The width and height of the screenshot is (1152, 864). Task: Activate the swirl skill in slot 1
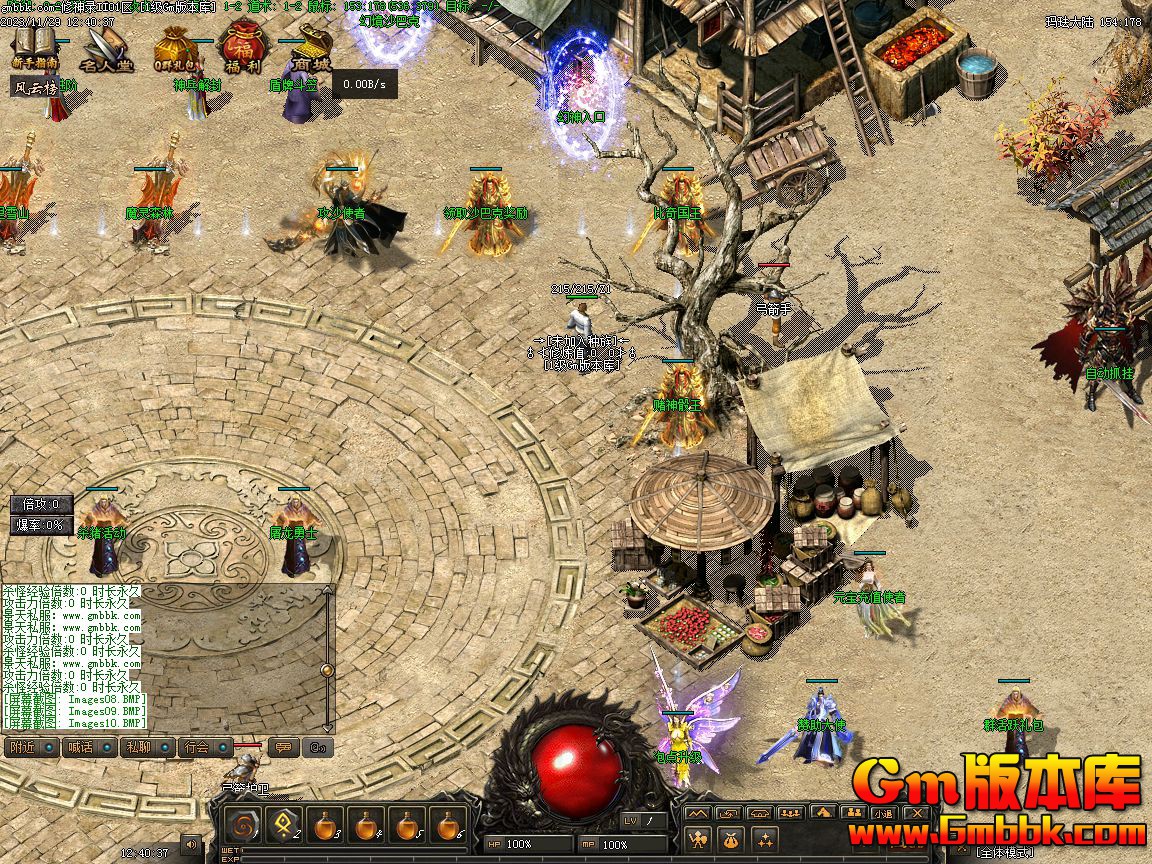(x=242, y=825)
